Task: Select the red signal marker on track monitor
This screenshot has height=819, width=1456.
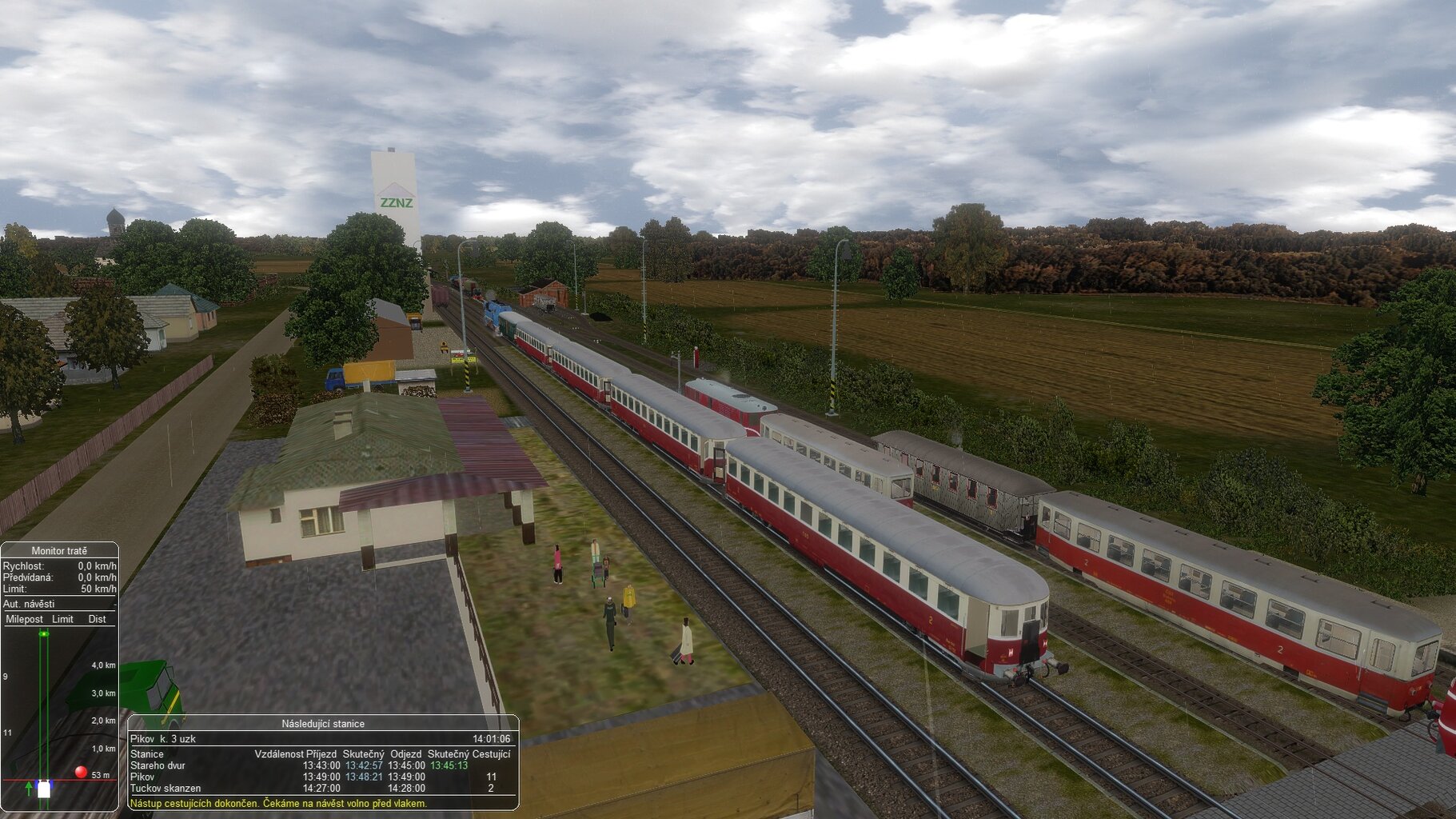Action: click(x=81, y=772)
